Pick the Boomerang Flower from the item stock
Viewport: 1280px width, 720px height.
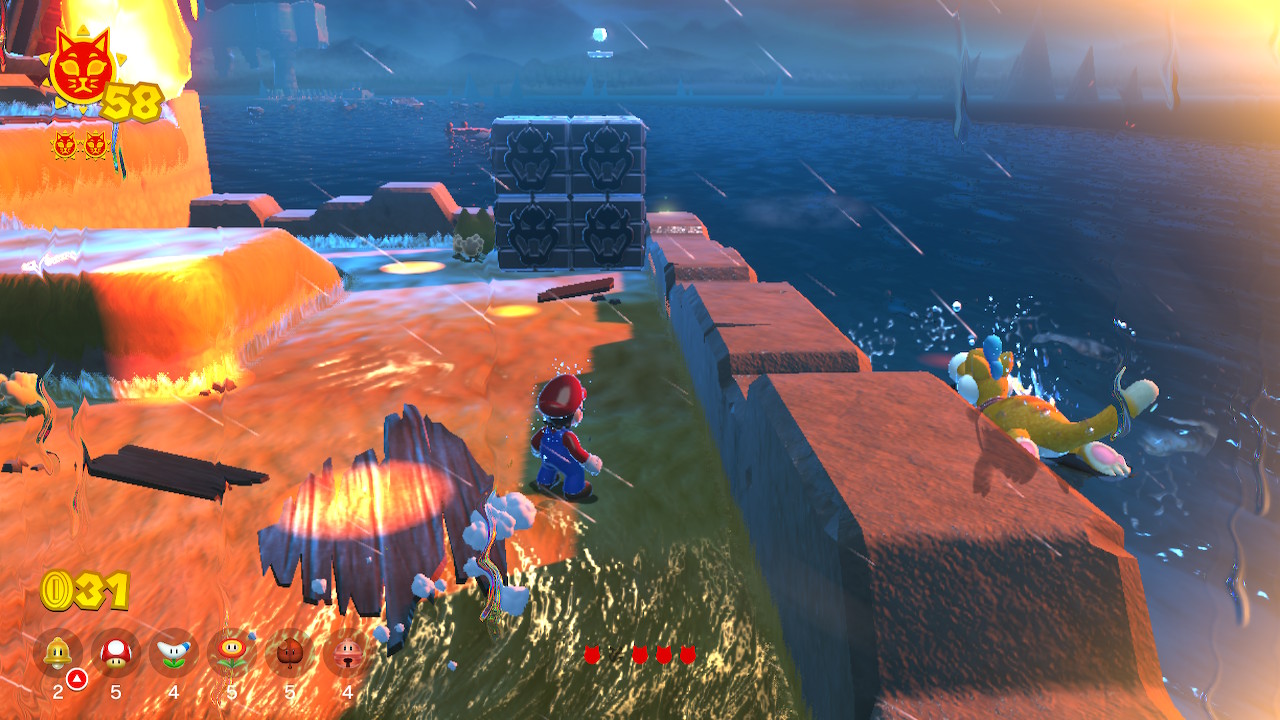[174, 653]
